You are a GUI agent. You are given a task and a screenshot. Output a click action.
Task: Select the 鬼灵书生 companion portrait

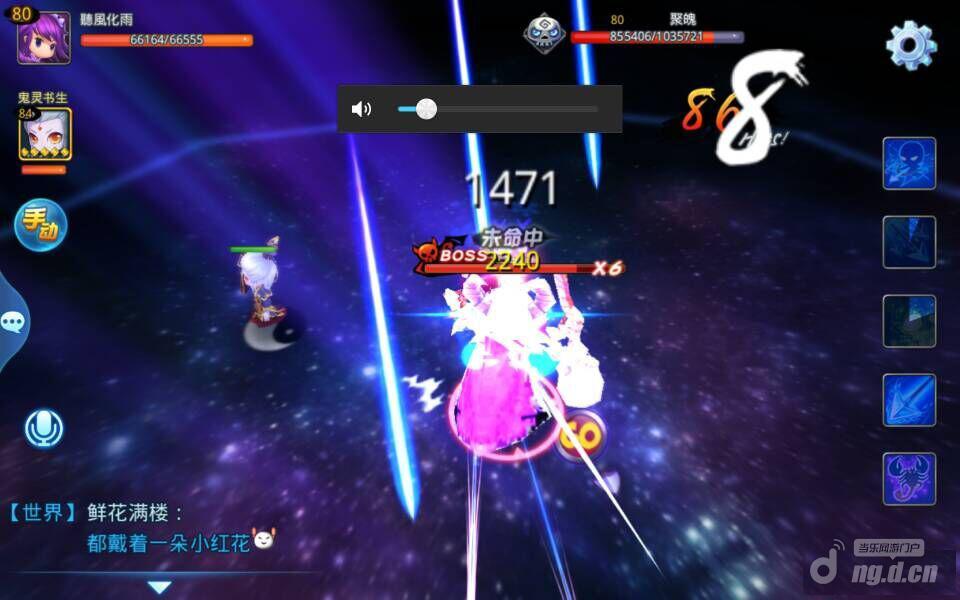pyautogui.click(x=44, y=134)
